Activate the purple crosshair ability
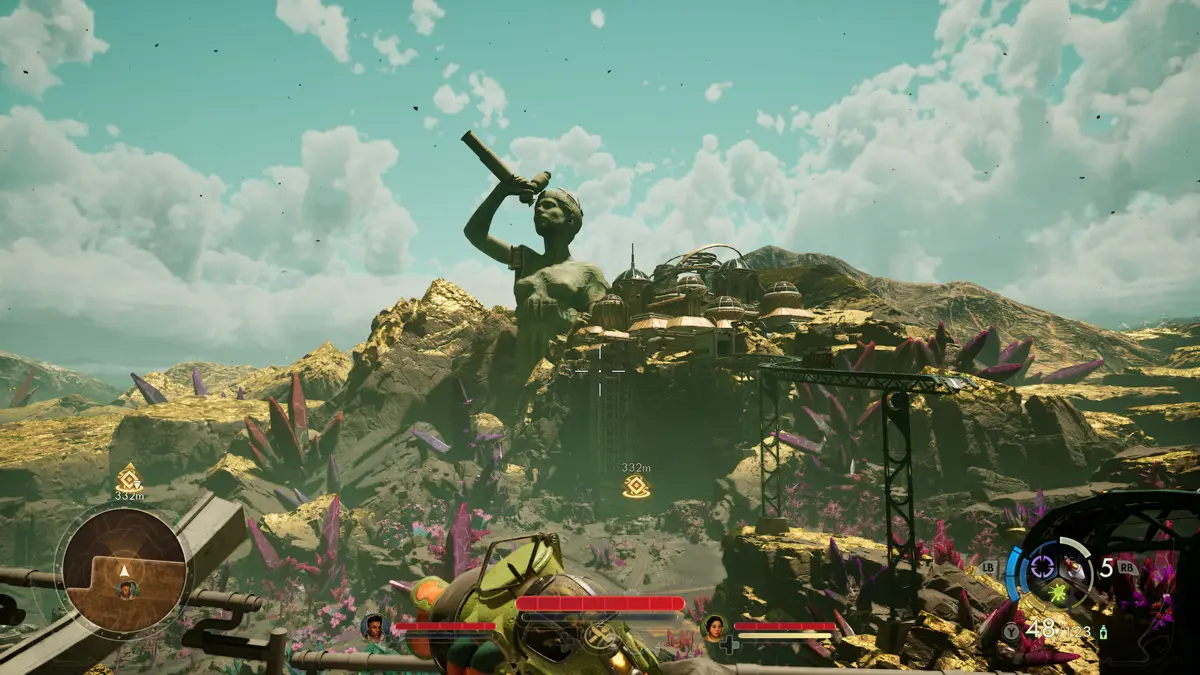The height and width of the screenshot is (675, 1200). [1042, 567]
